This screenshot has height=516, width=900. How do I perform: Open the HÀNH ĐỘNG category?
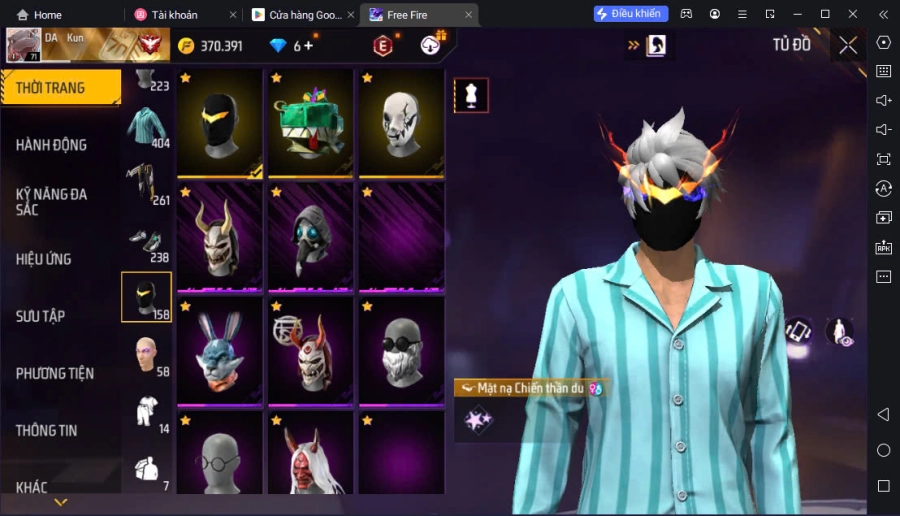[52, 145]
